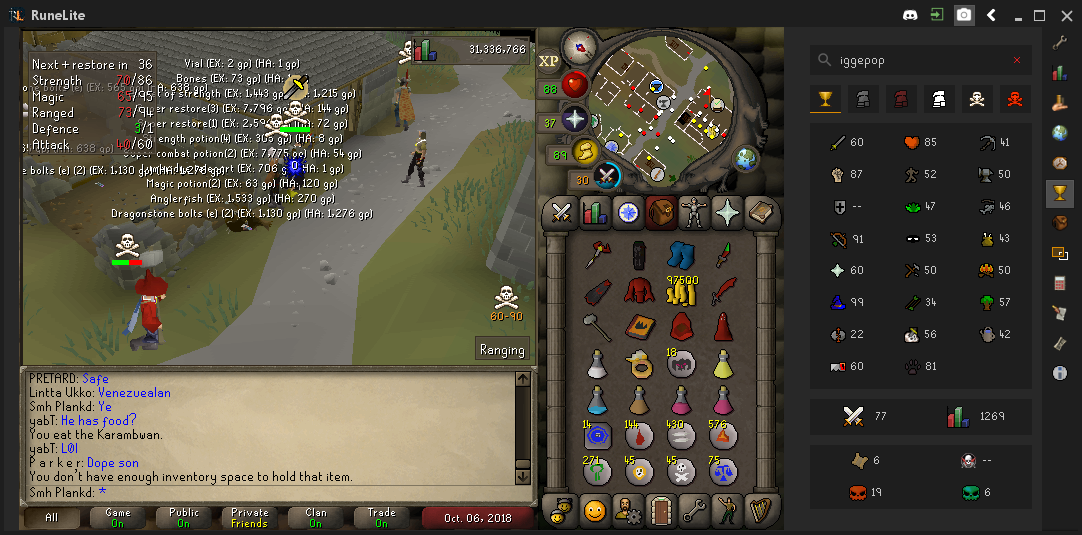Open the Options wrench tab
1082x535 pixels.
694,511
